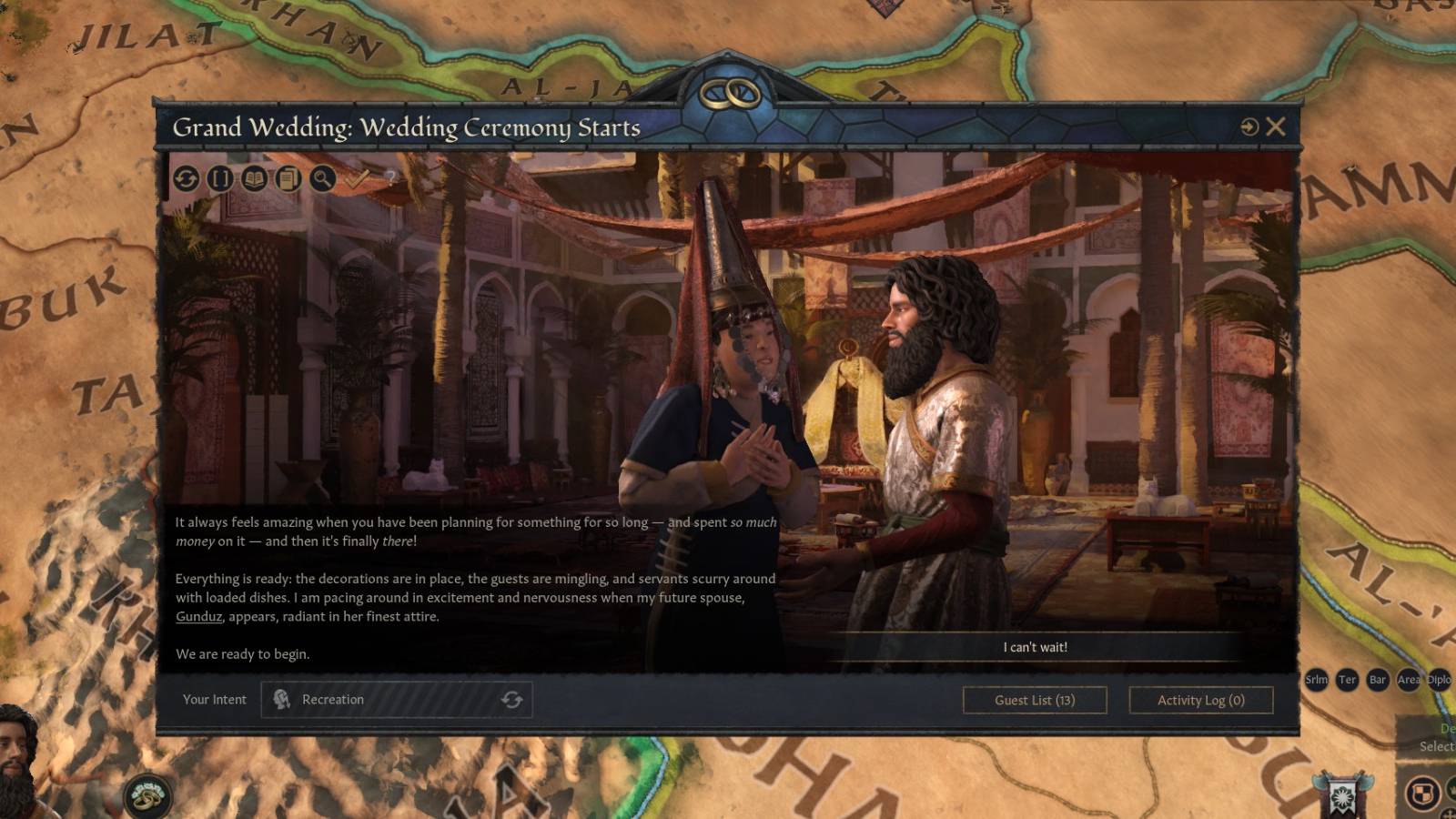Click the checkmark debug icon above the wedding scene
The width and height of the screenshot is (1456, 819).
[357, 177]
